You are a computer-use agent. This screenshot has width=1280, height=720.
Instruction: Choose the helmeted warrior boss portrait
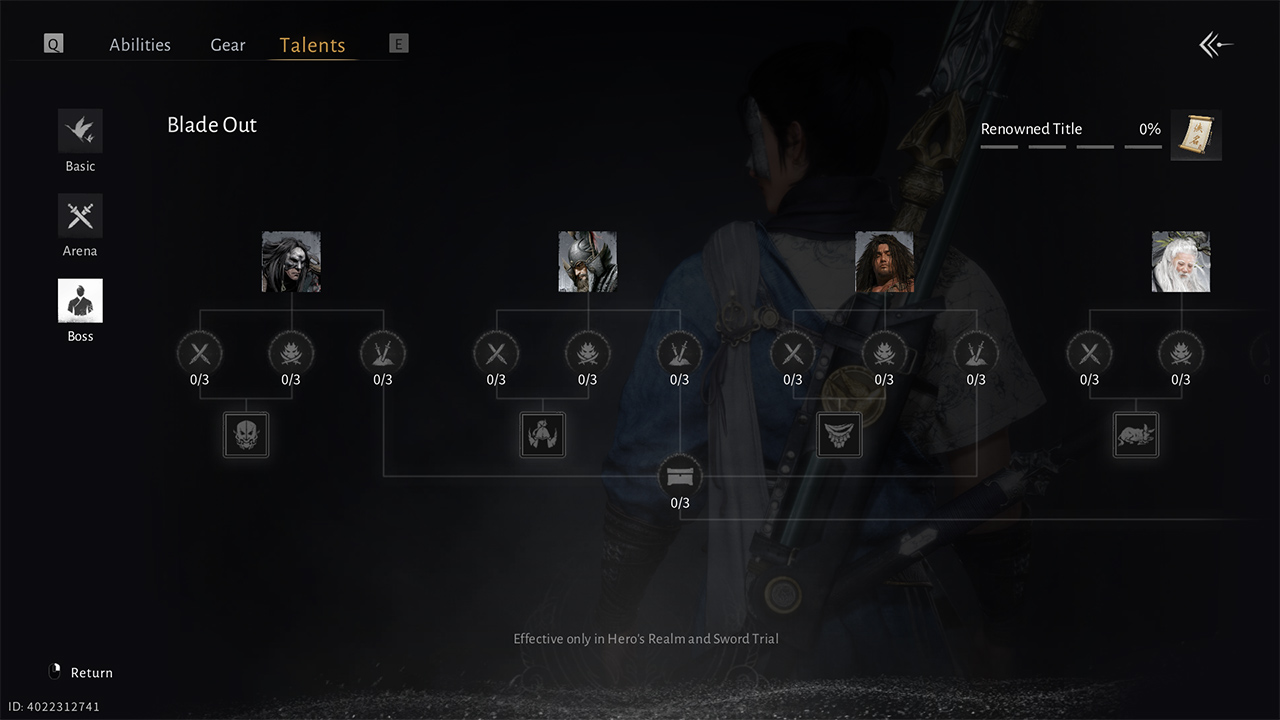(587, 262)
